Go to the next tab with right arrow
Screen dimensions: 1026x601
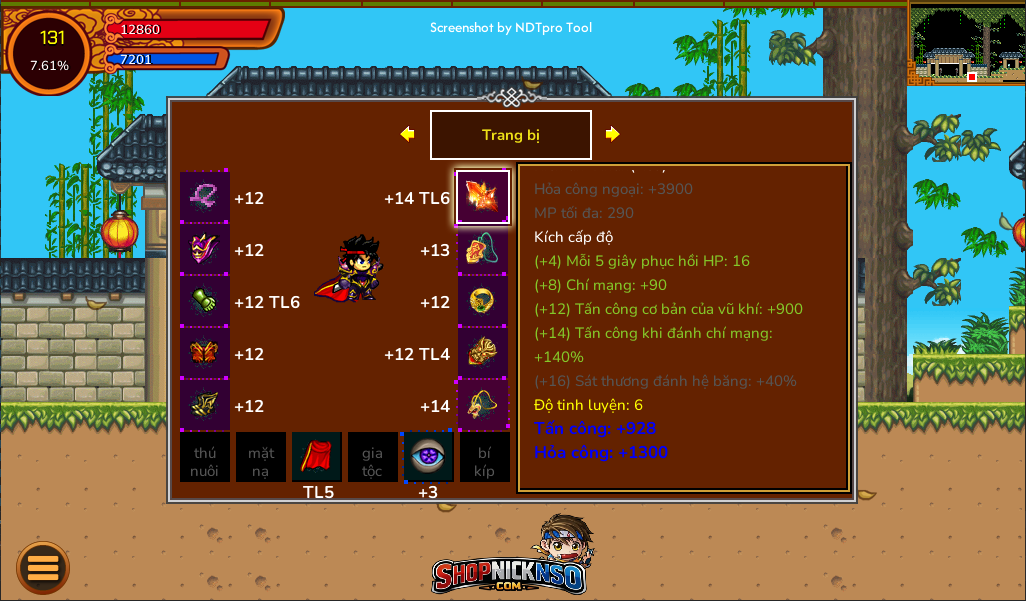(613, 134)
